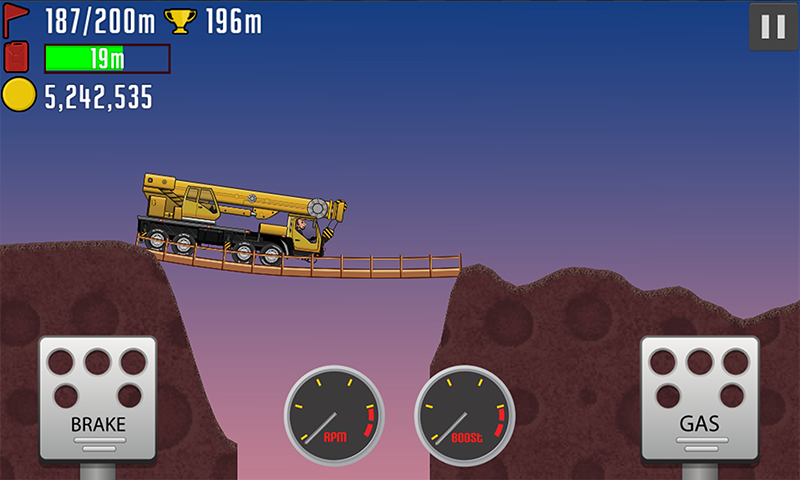Tap the GAS pedal
The image size is (800, 480).
(699, 395)
